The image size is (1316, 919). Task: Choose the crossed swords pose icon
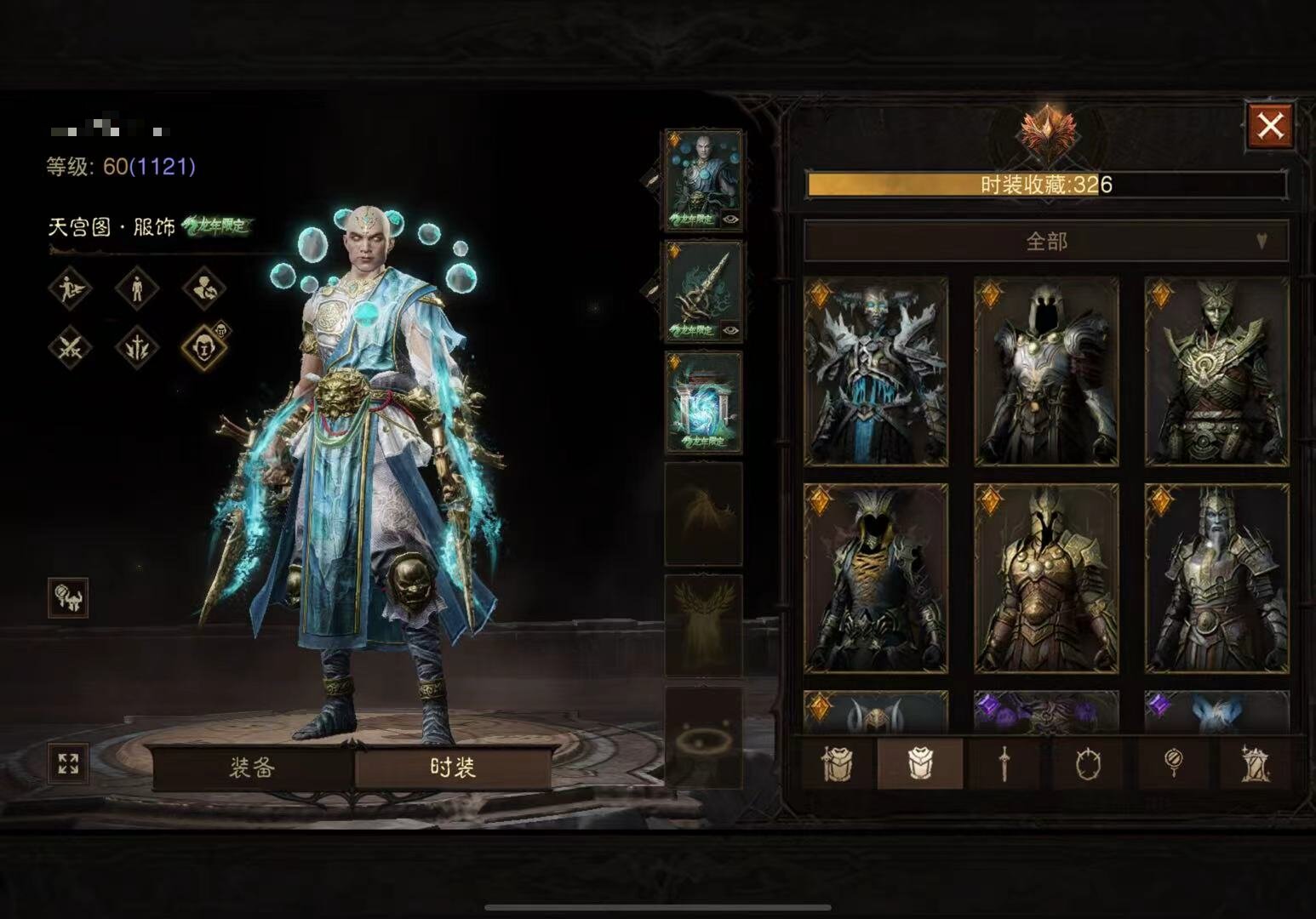[x=70, y=347]
